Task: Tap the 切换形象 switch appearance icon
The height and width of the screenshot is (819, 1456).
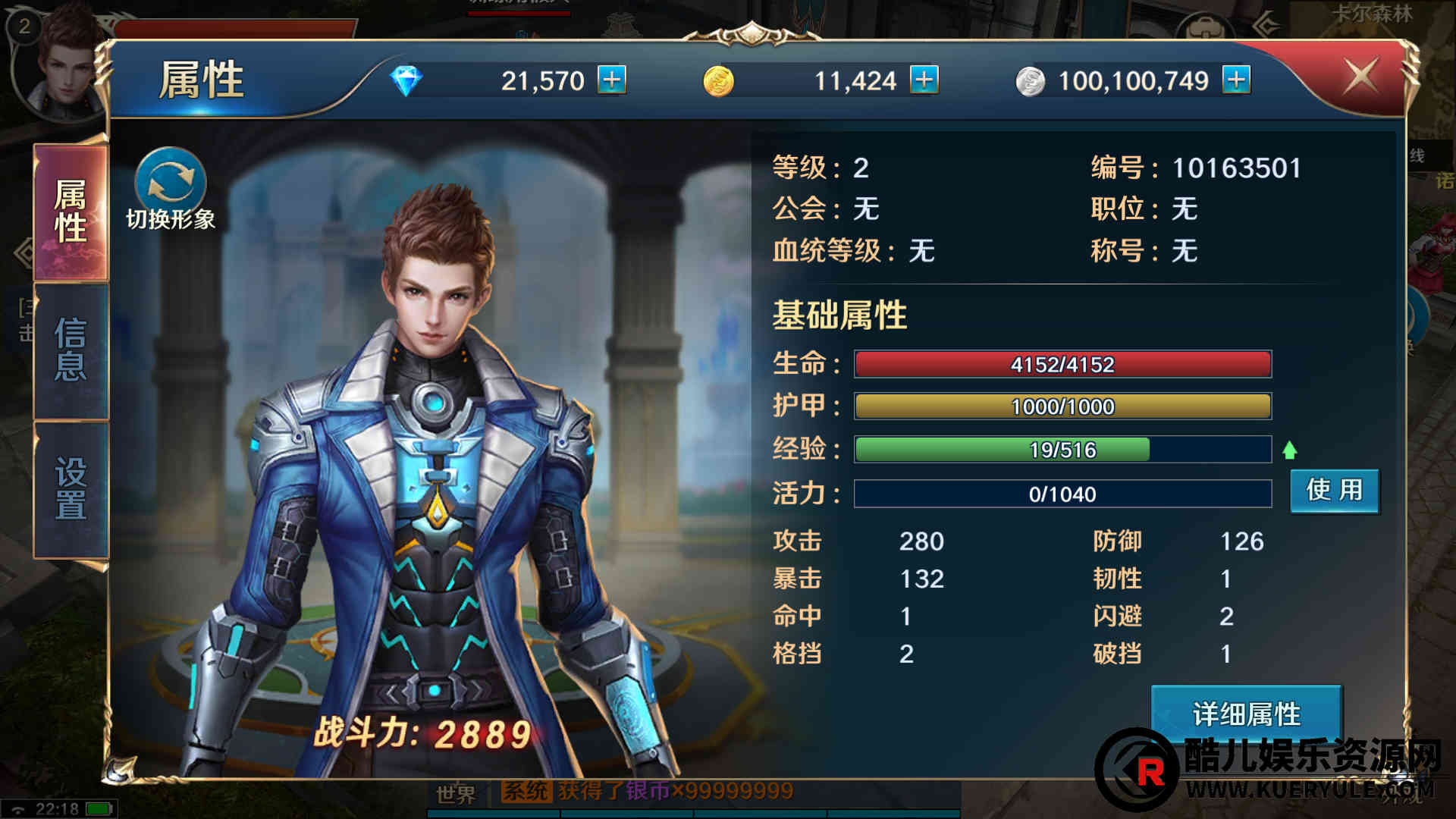Action: coord(171,183)
